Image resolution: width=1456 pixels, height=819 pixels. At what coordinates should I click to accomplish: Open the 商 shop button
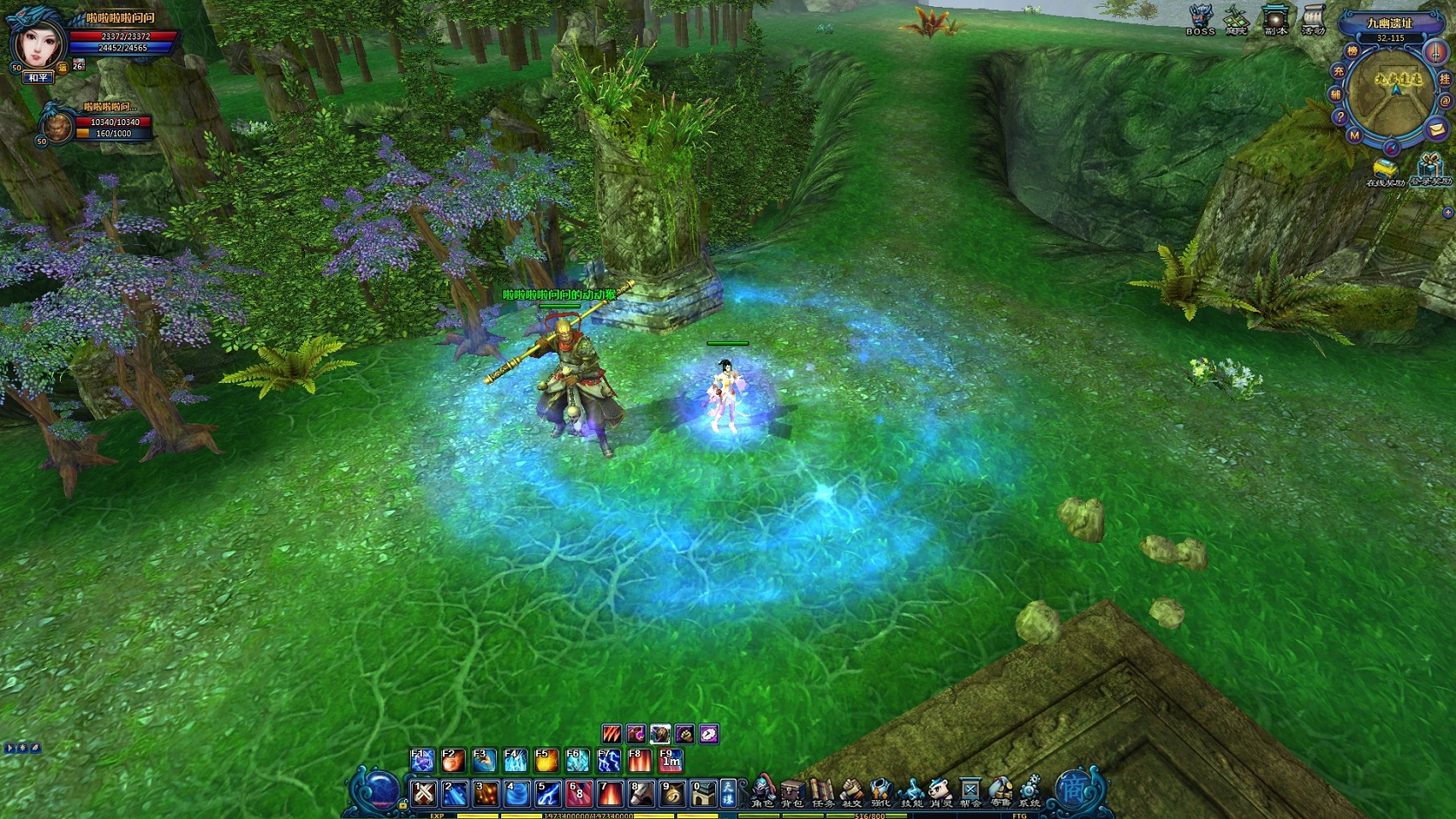coord(1074,790)
